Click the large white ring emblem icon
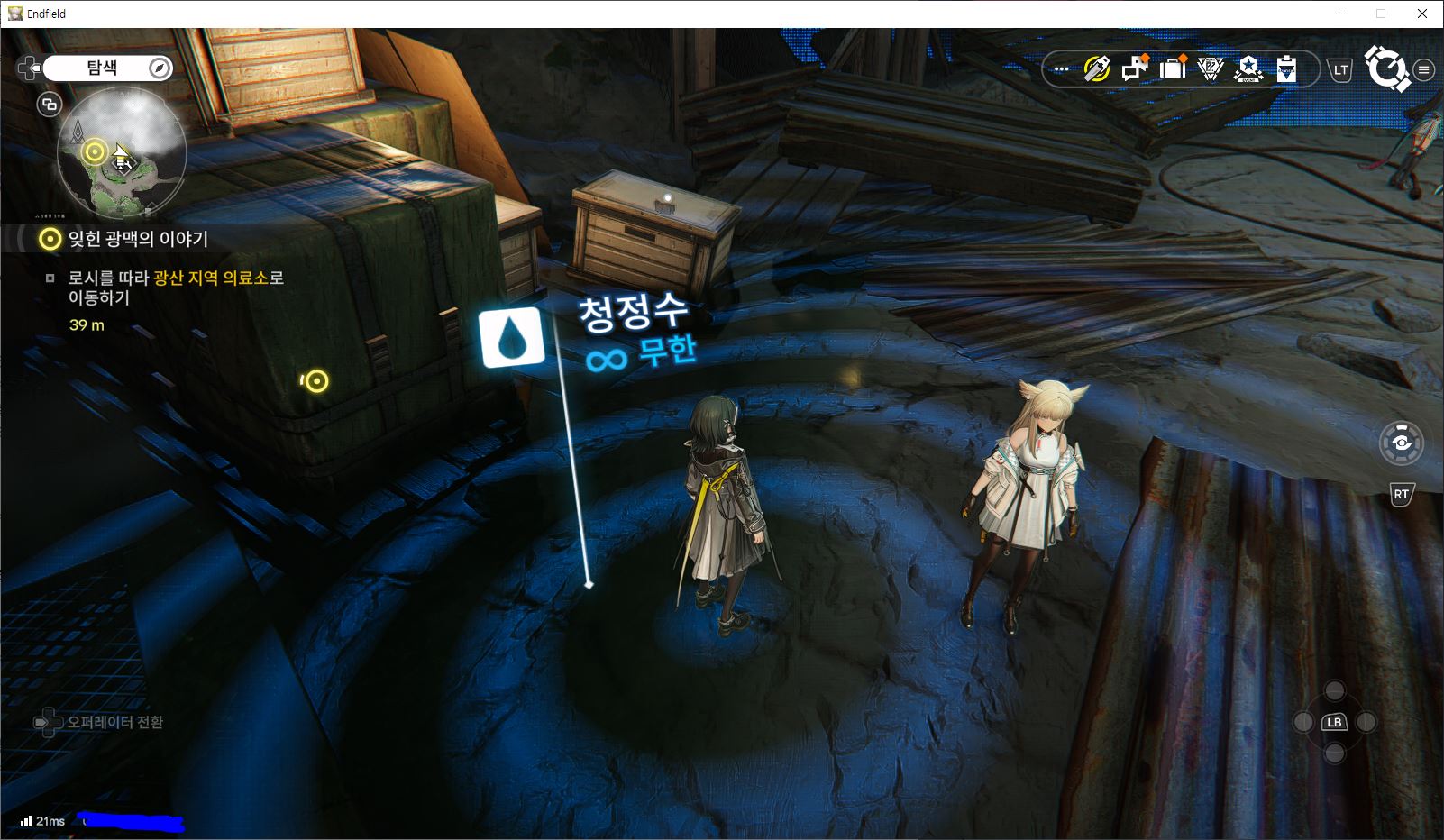This screenshot has height=840, width=1444. [x=1385, y=69]
